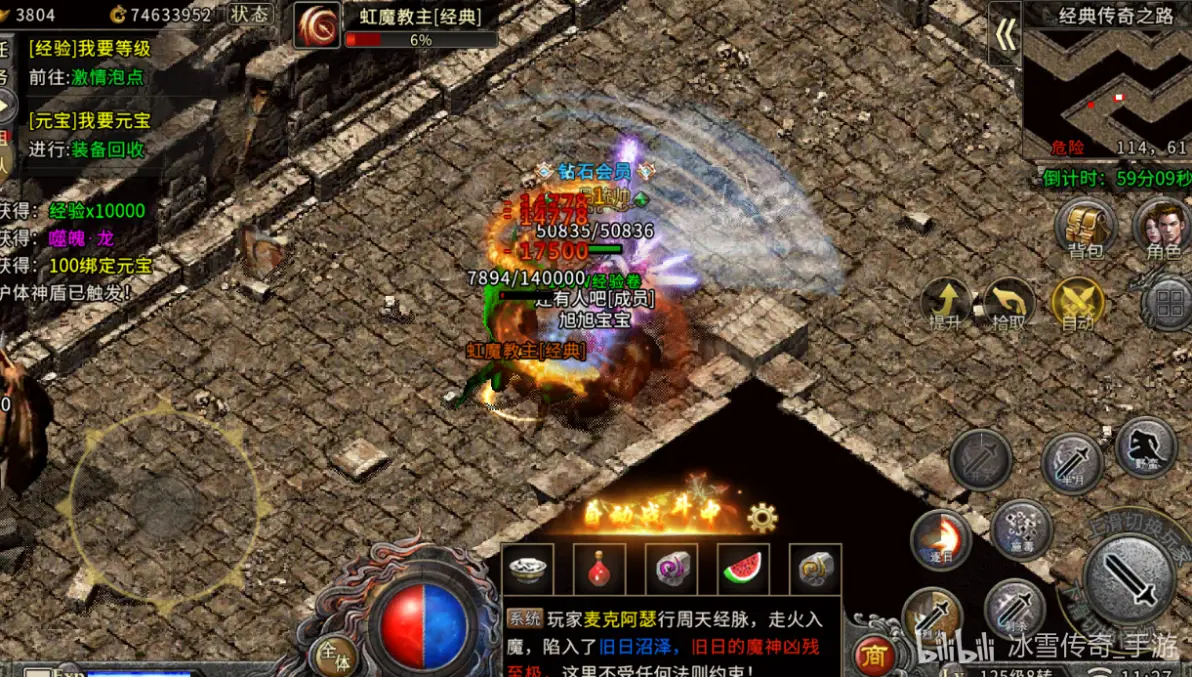
Task: Select the 虹魔教主 boss target portrait
Action: click(x=317, y=25)
